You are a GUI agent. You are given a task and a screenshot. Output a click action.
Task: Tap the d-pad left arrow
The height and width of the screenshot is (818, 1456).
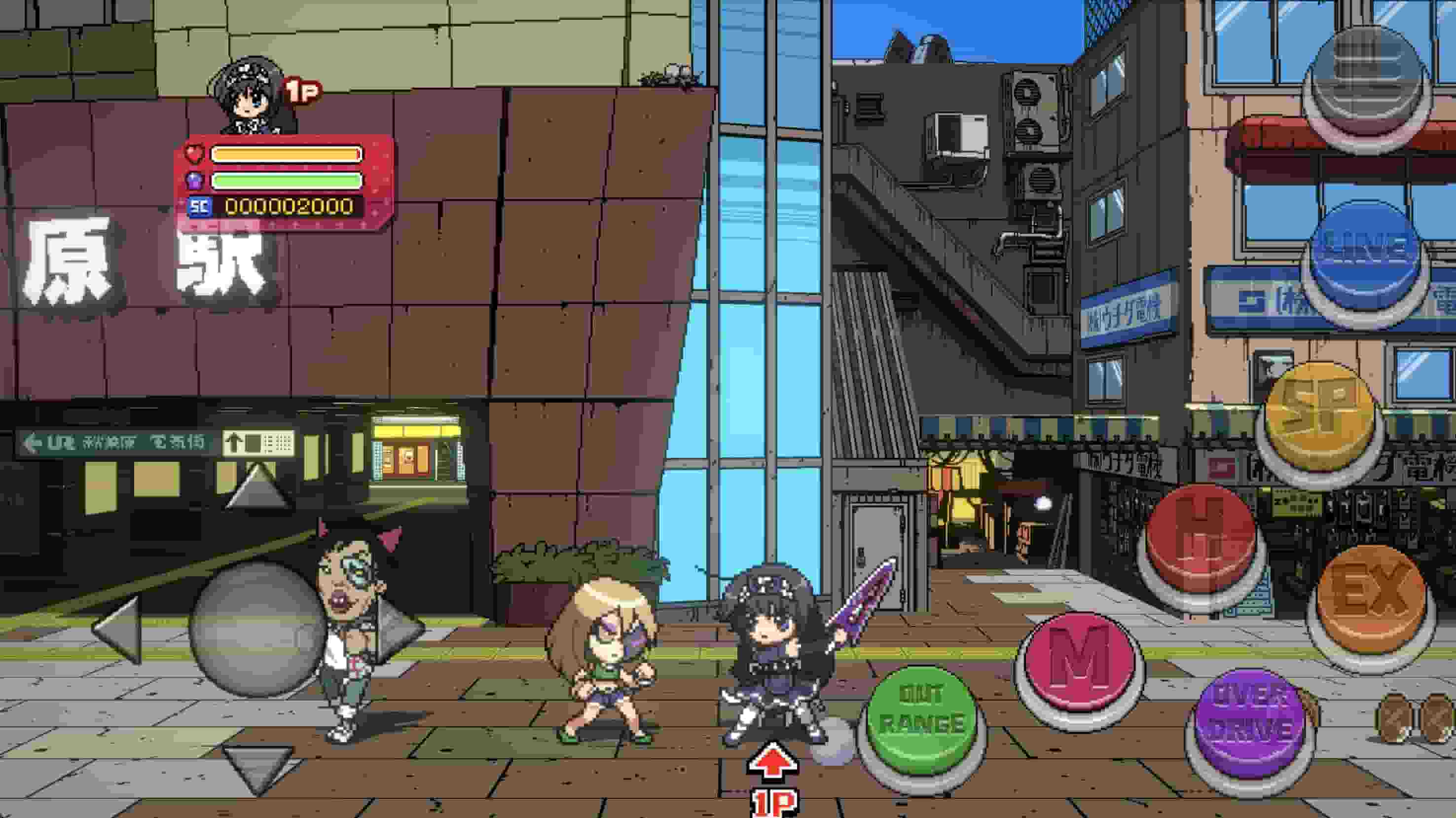click(x=119, y=629)
